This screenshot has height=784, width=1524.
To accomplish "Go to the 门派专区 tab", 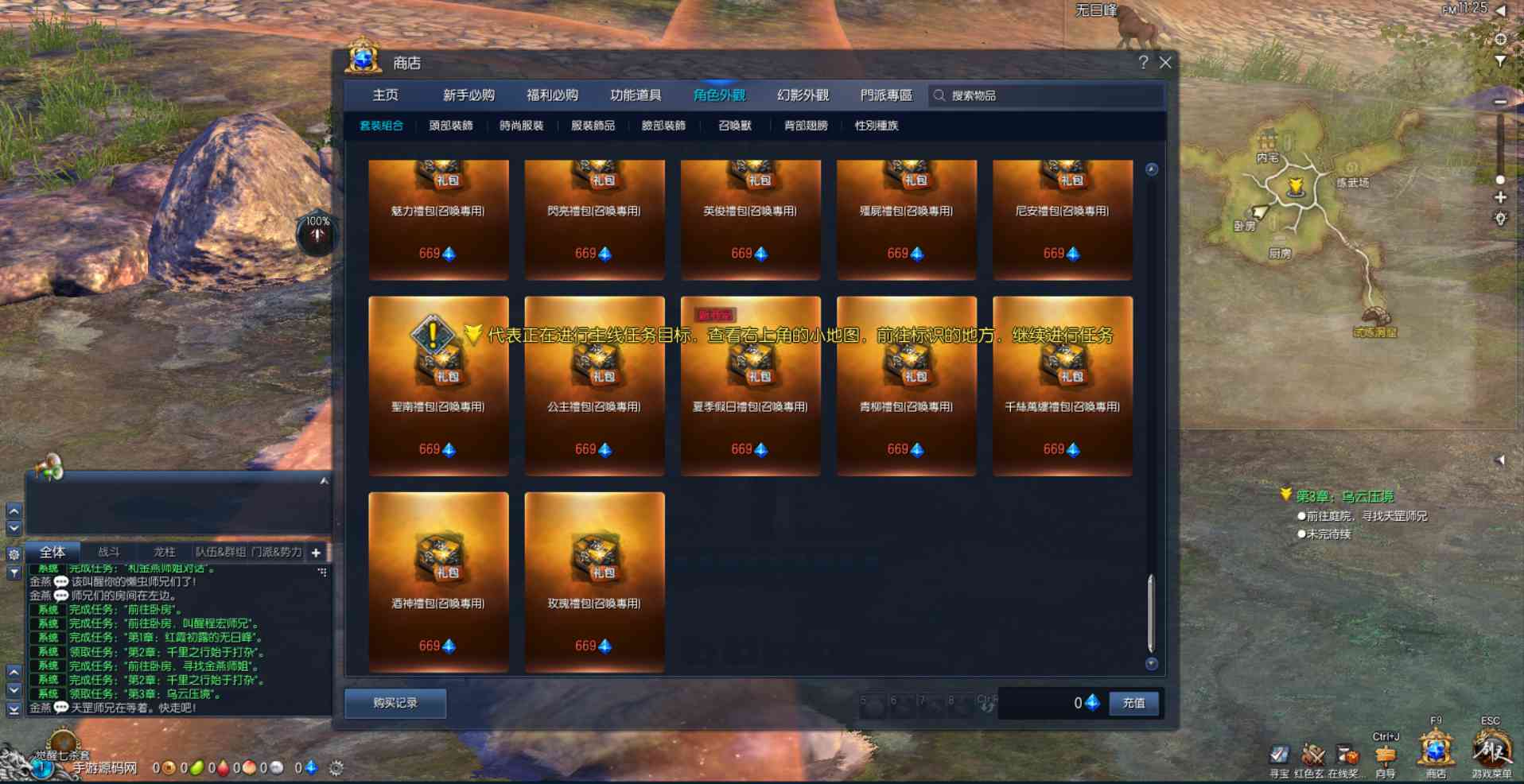I will tap(886, 95).
